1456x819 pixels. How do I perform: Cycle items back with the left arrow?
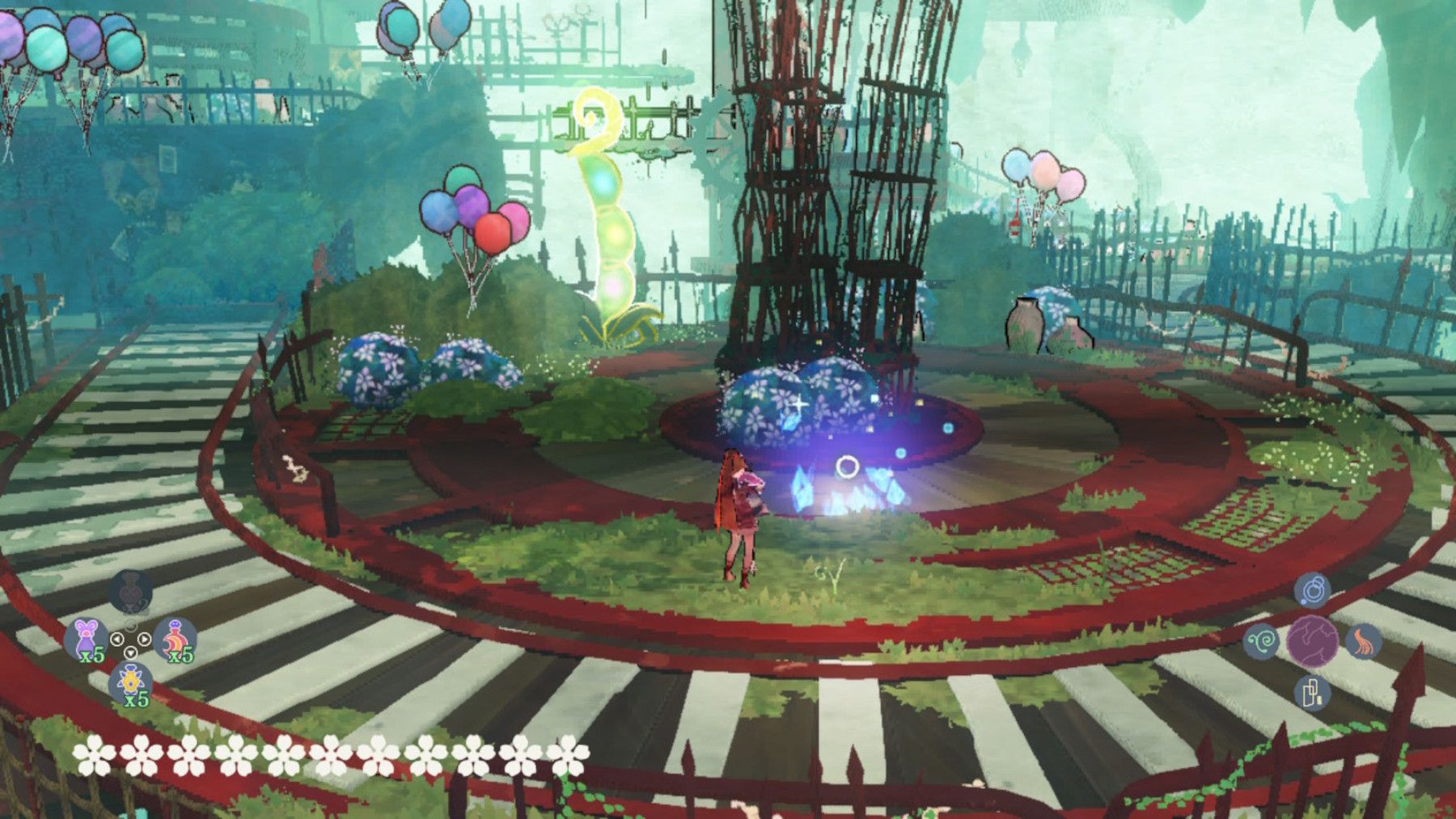[x=117, y=639]
